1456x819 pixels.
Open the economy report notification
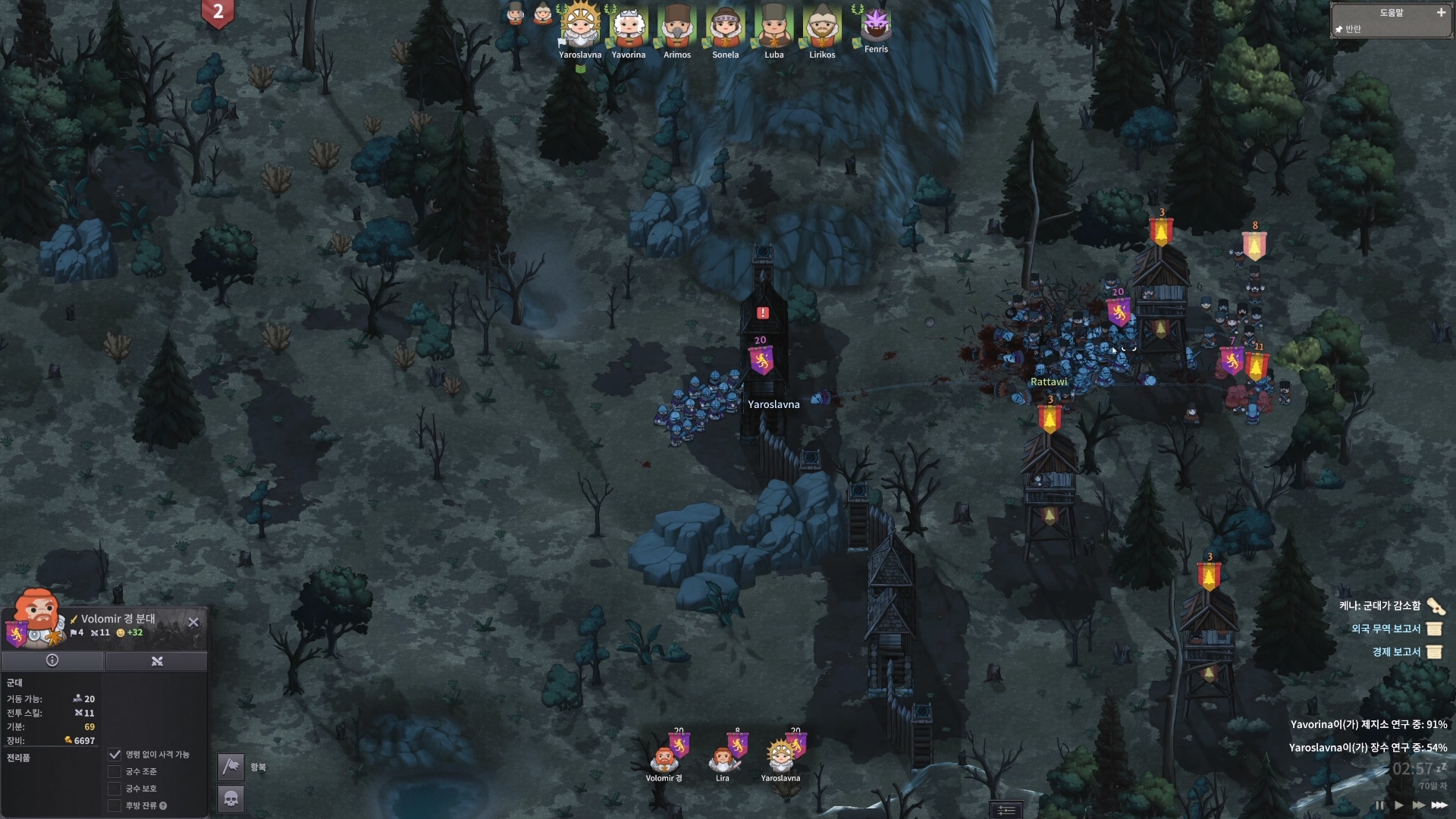pyautogui.click(x=1396, y=652)
